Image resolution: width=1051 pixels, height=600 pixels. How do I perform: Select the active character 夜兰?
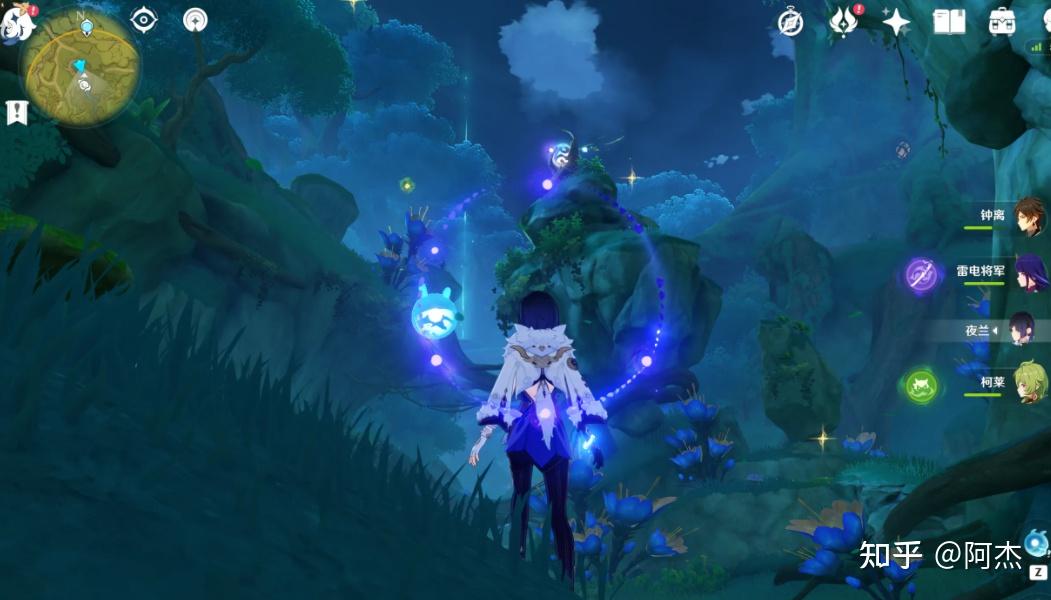(x=1024, y=328)
